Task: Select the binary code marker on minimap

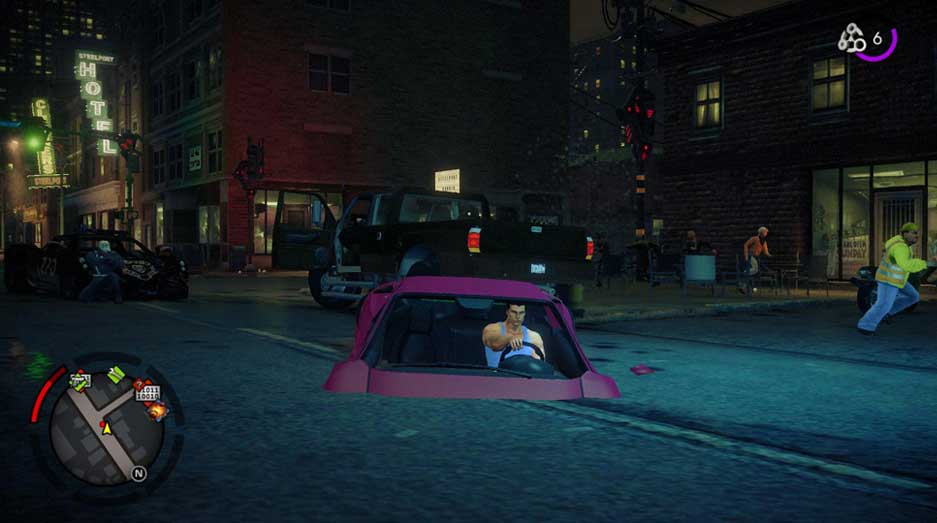Action: coord(146,393)
